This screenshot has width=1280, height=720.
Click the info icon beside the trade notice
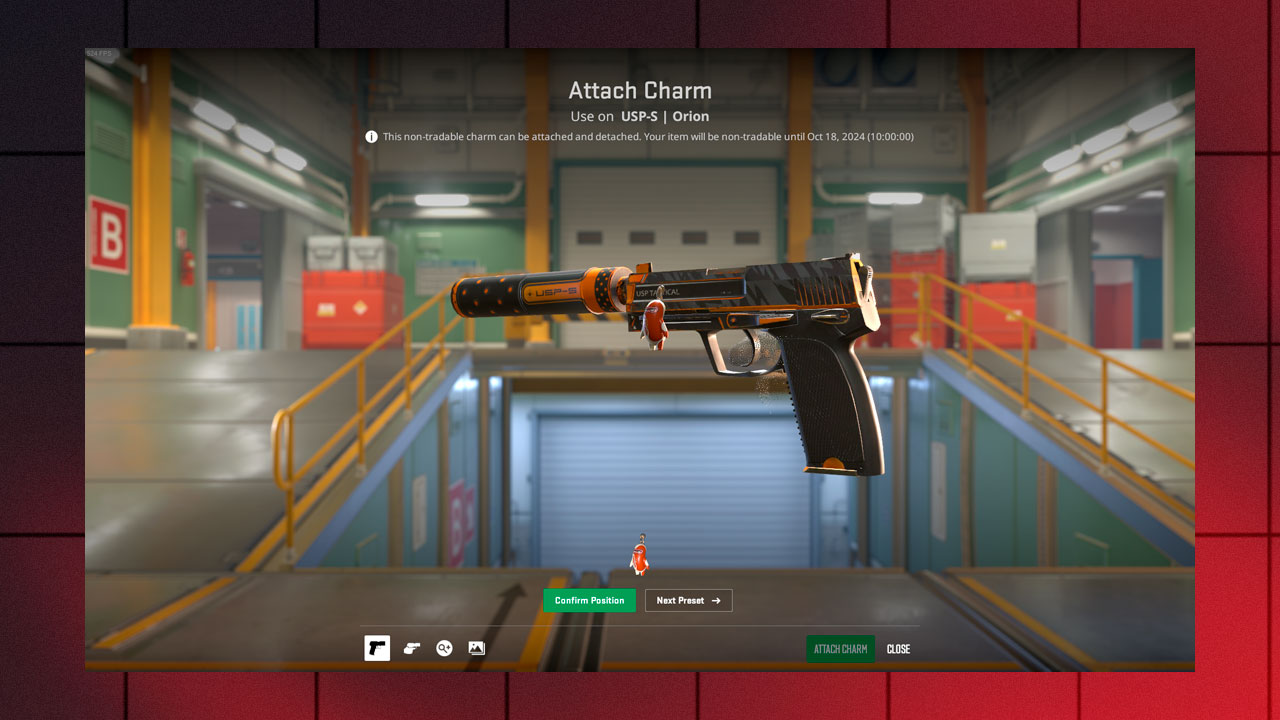[x=371, y=136]
